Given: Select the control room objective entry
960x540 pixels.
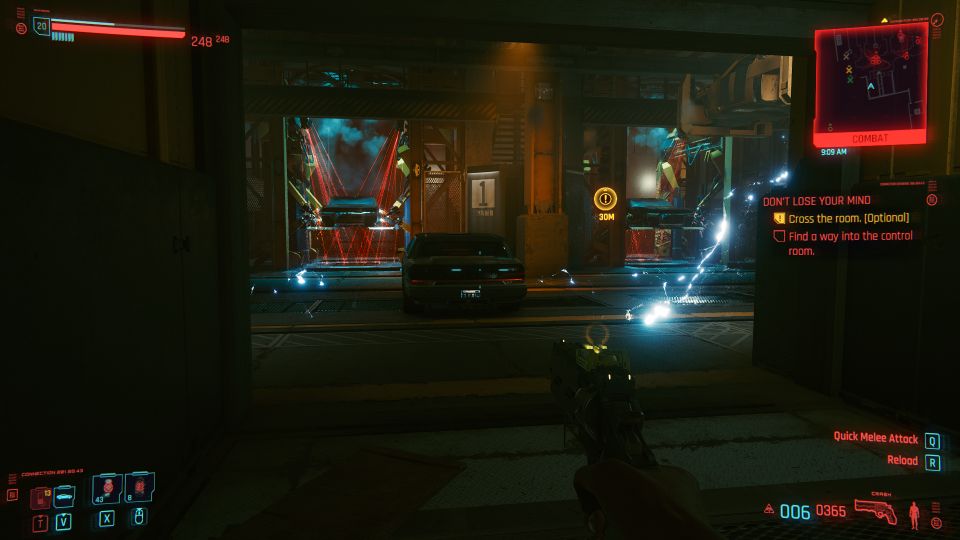Looking at the screenshot, I should (850, 243).
